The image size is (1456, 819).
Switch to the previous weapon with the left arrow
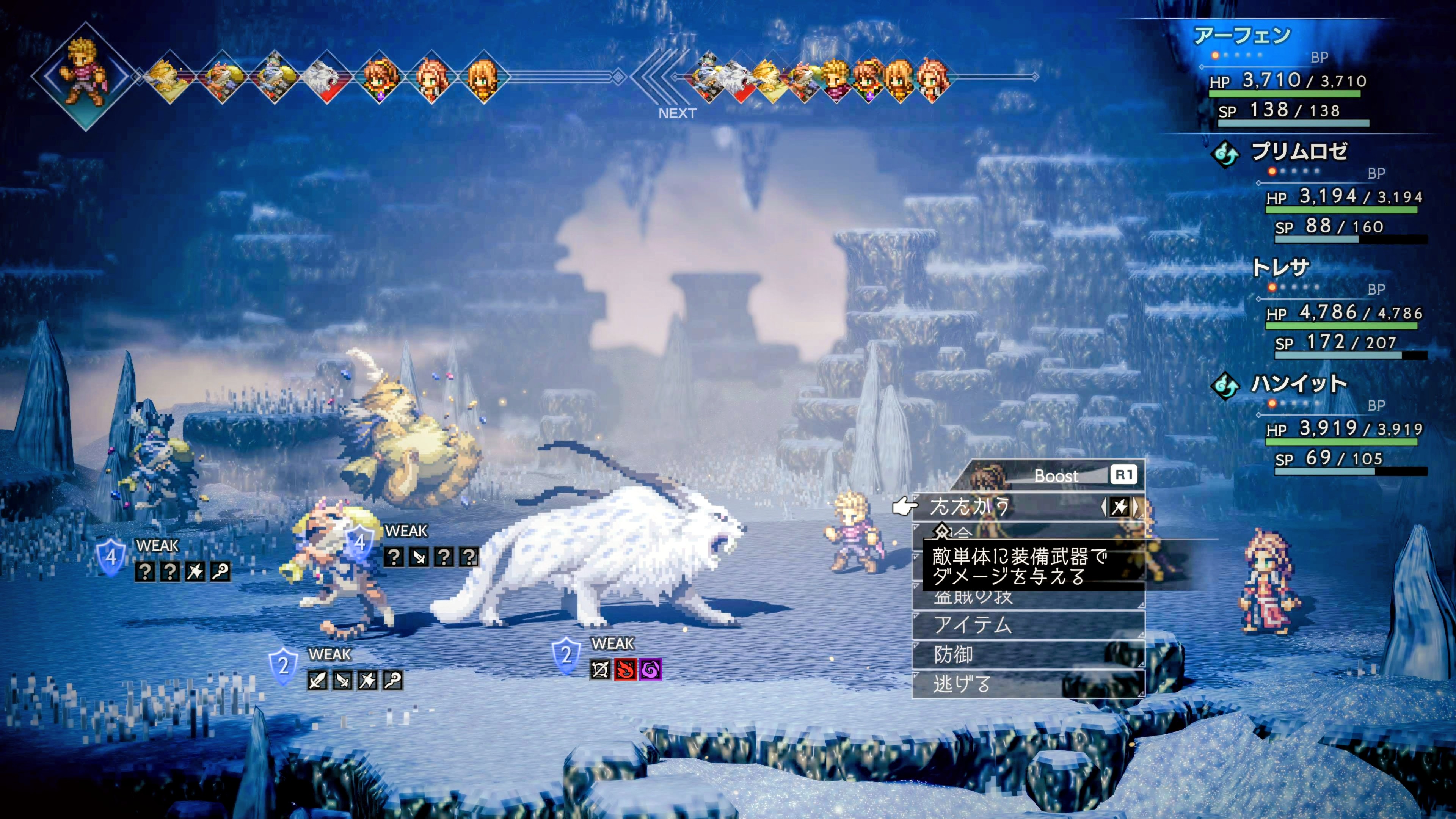pos(1104,507)
